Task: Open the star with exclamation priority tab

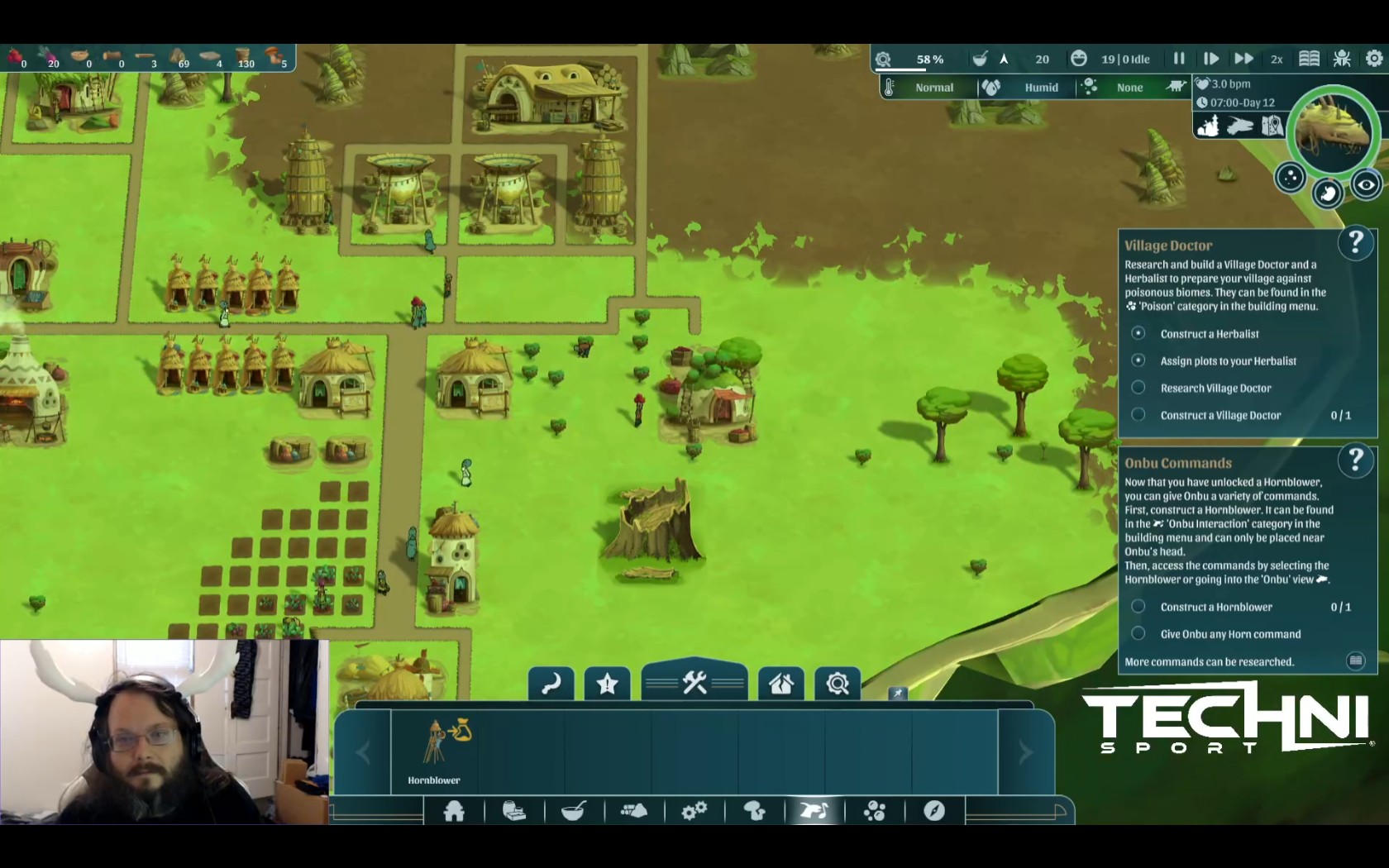Action: (x=607, y=684)
